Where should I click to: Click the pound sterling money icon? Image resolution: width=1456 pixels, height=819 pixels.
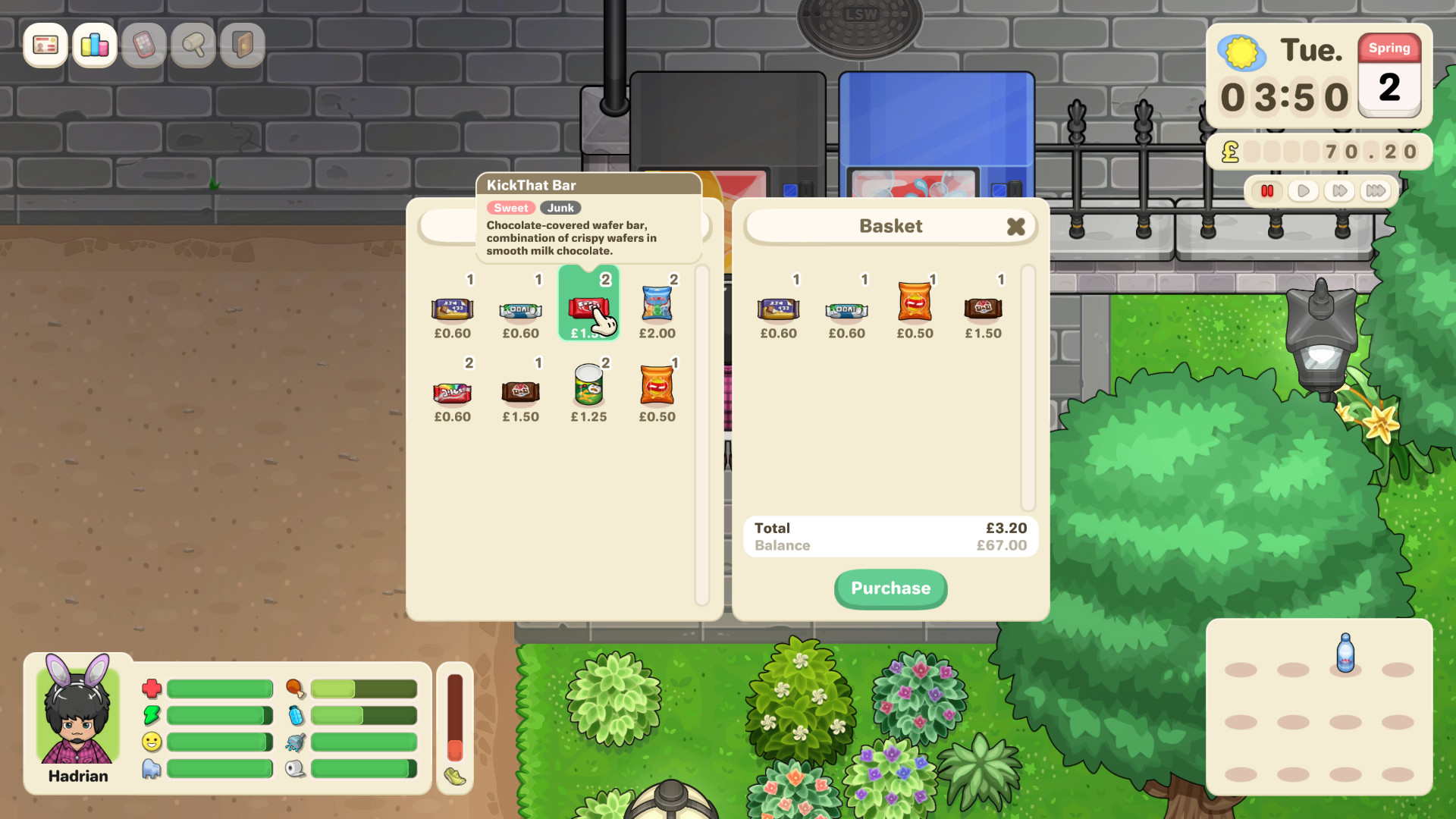tap(1230, 151)
